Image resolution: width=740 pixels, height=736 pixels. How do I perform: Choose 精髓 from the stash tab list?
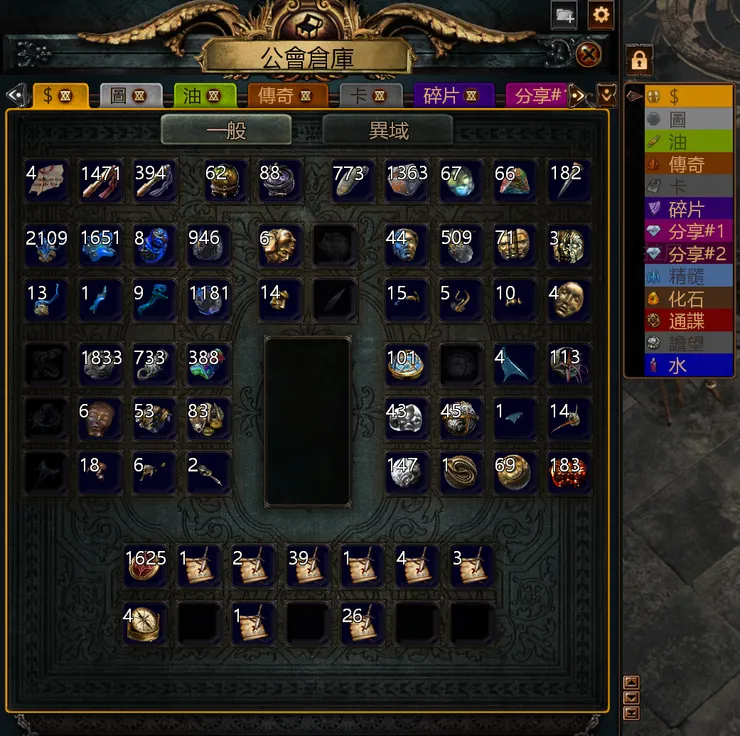pyautogui.click(x=685, y=276)
